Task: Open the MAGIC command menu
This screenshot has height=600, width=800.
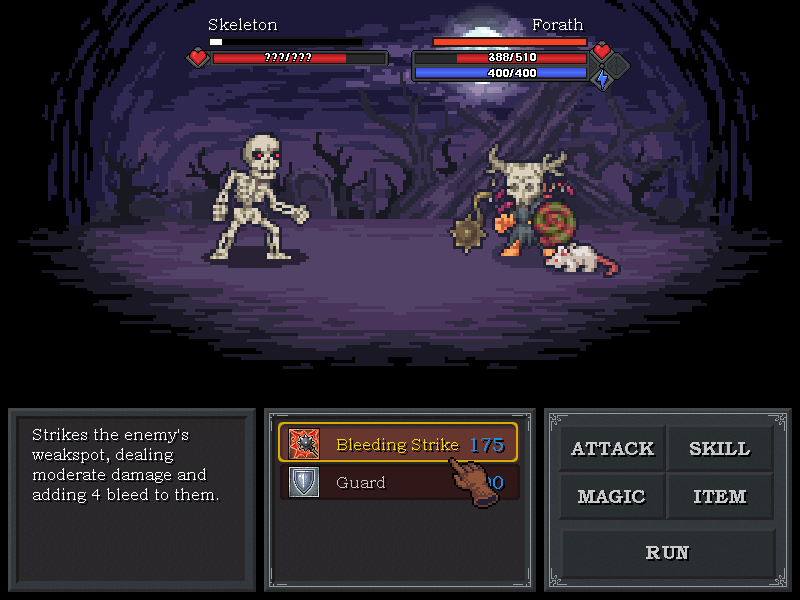Action: 612,497
